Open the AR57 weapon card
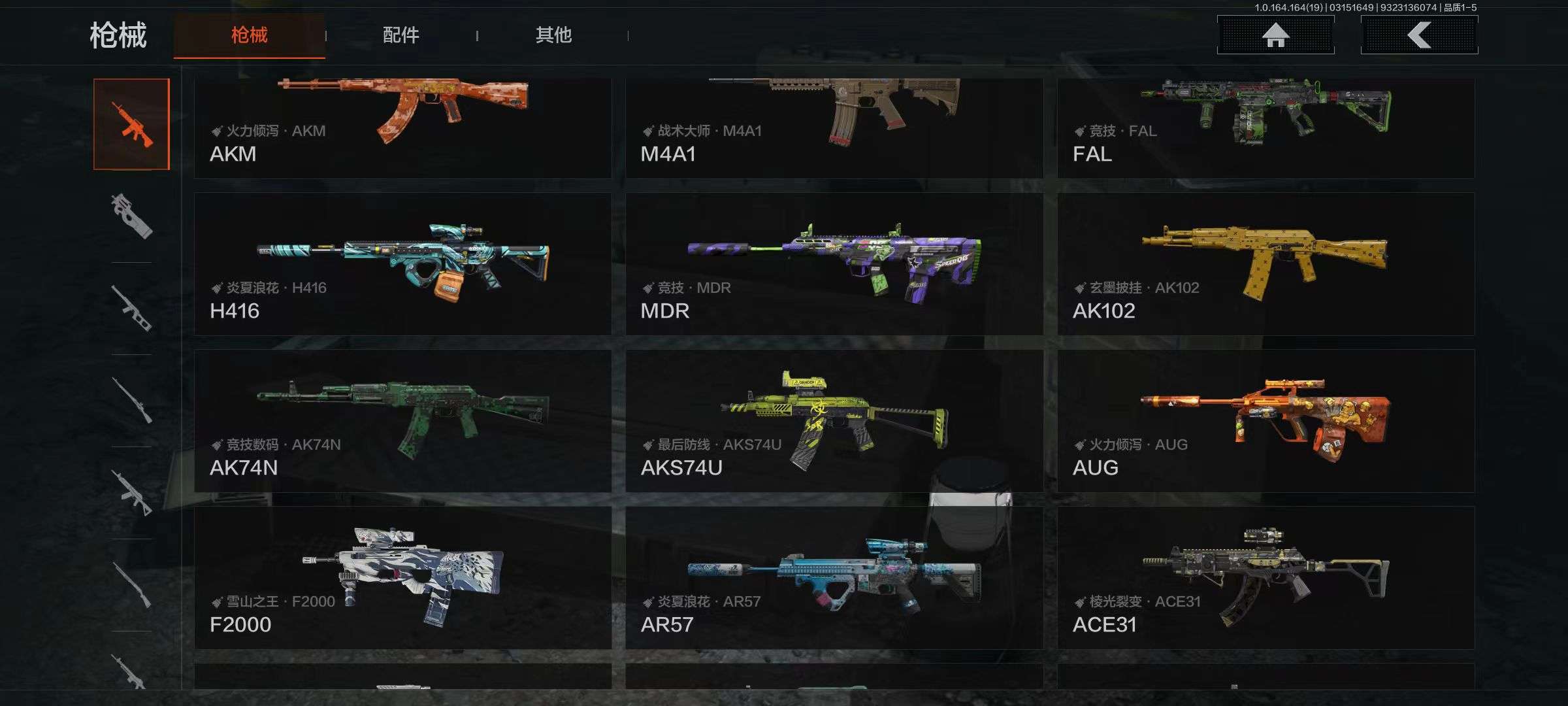The image size is (1568, 706). (x=834, y=578)
